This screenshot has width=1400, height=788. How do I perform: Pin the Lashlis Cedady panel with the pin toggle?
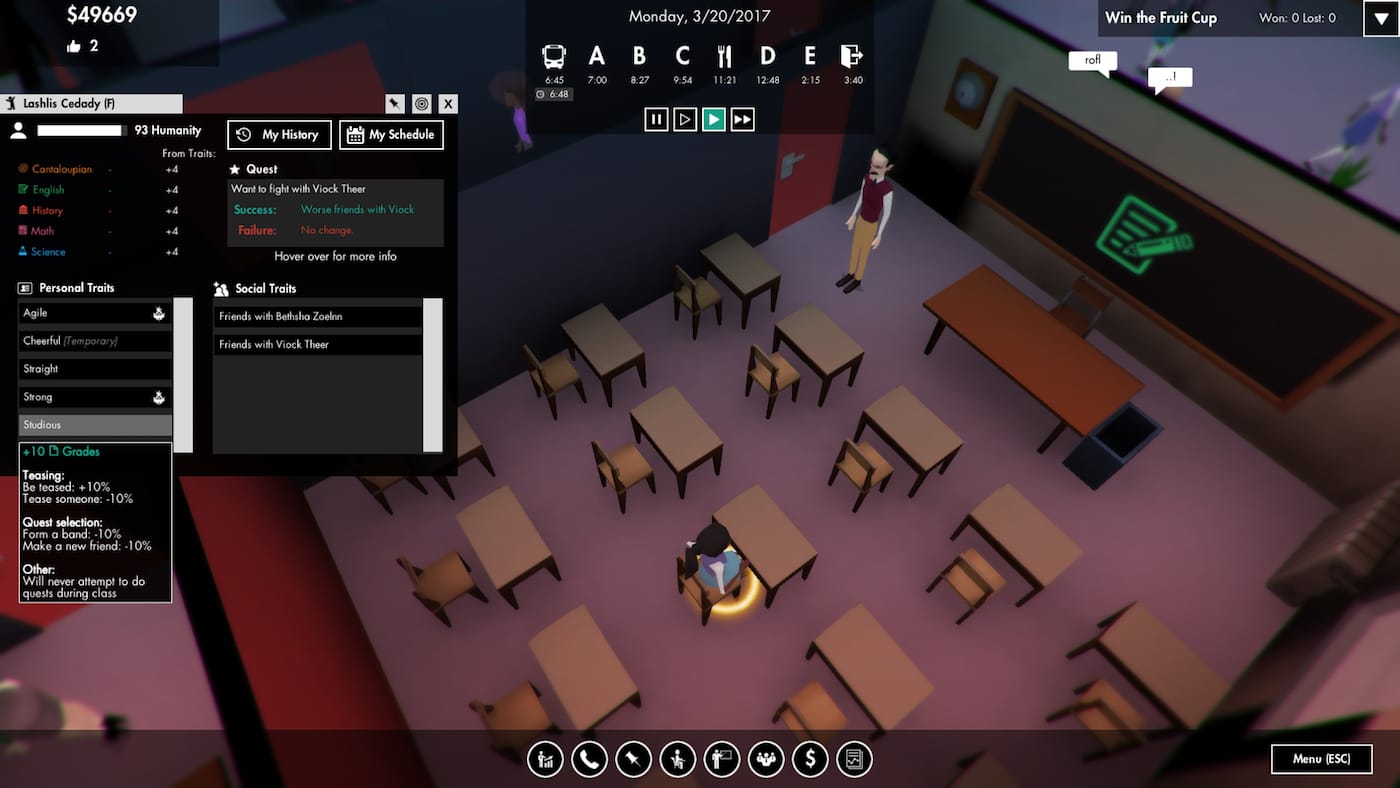pyautogui.click(x=395, y=103)
